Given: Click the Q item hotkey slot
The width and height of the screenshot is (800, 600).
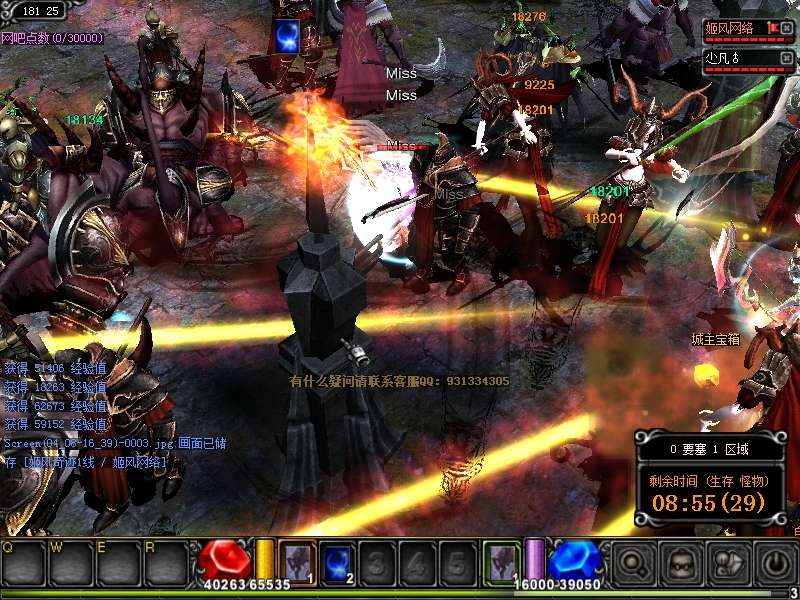Looking at the screenshot, I should coord(23,562).
